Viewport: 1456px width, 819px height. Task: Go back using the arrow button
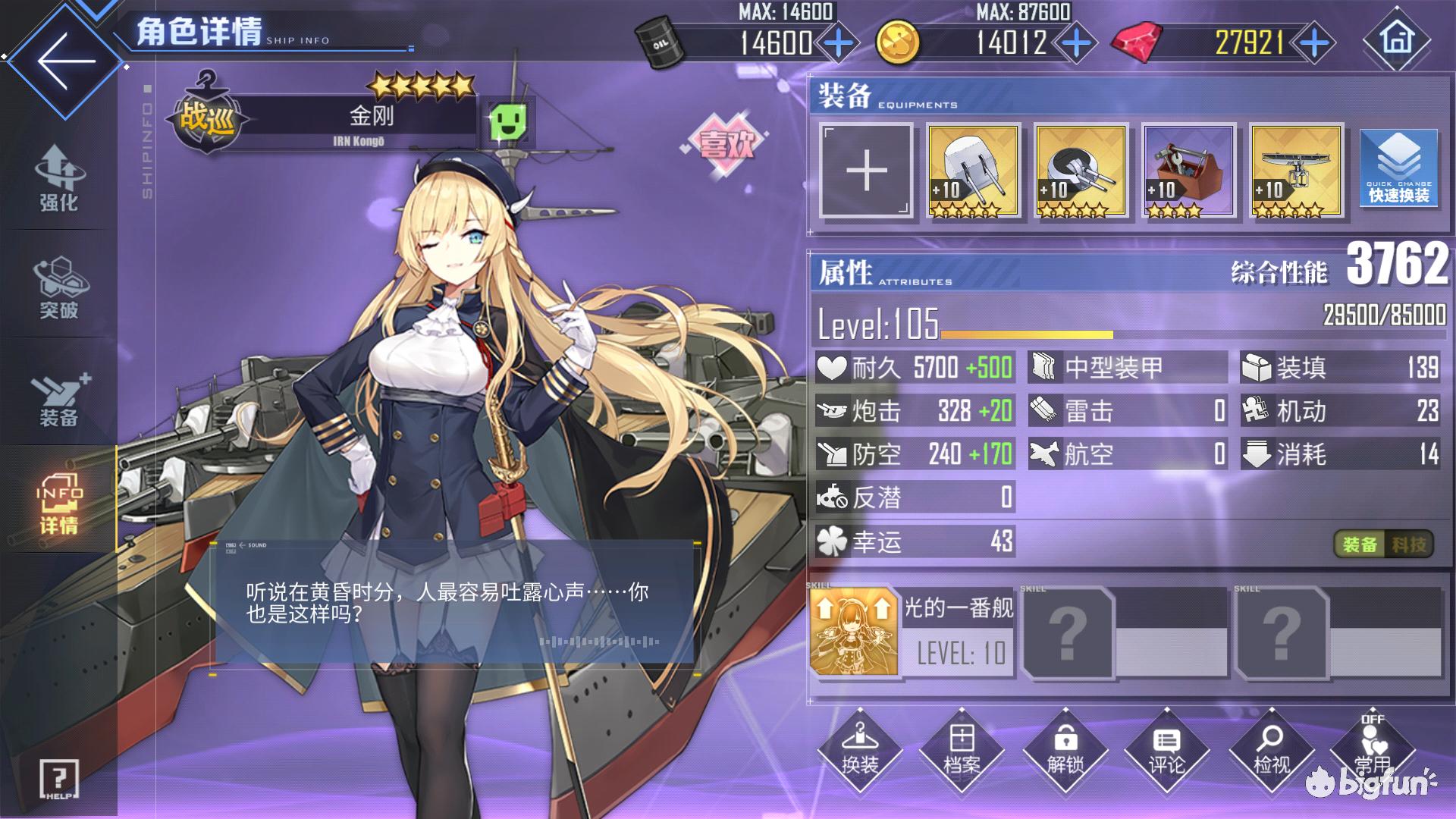click(64, 61)
